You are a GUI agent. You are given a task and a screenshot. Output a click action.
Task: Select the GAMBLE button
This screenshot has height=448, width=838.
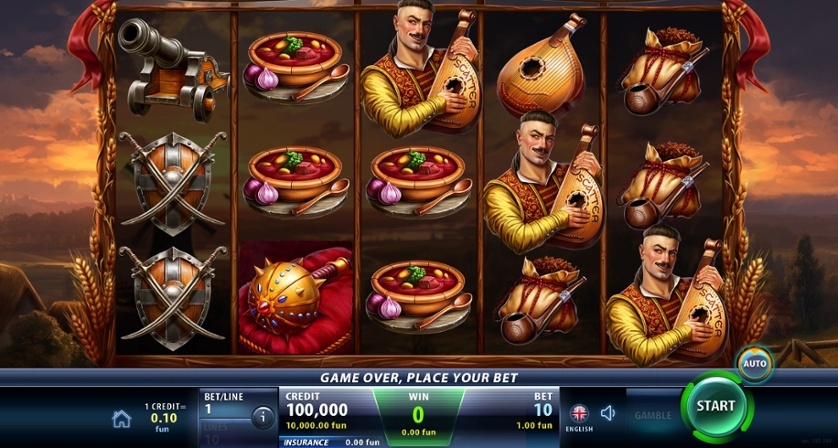point(652,414)
